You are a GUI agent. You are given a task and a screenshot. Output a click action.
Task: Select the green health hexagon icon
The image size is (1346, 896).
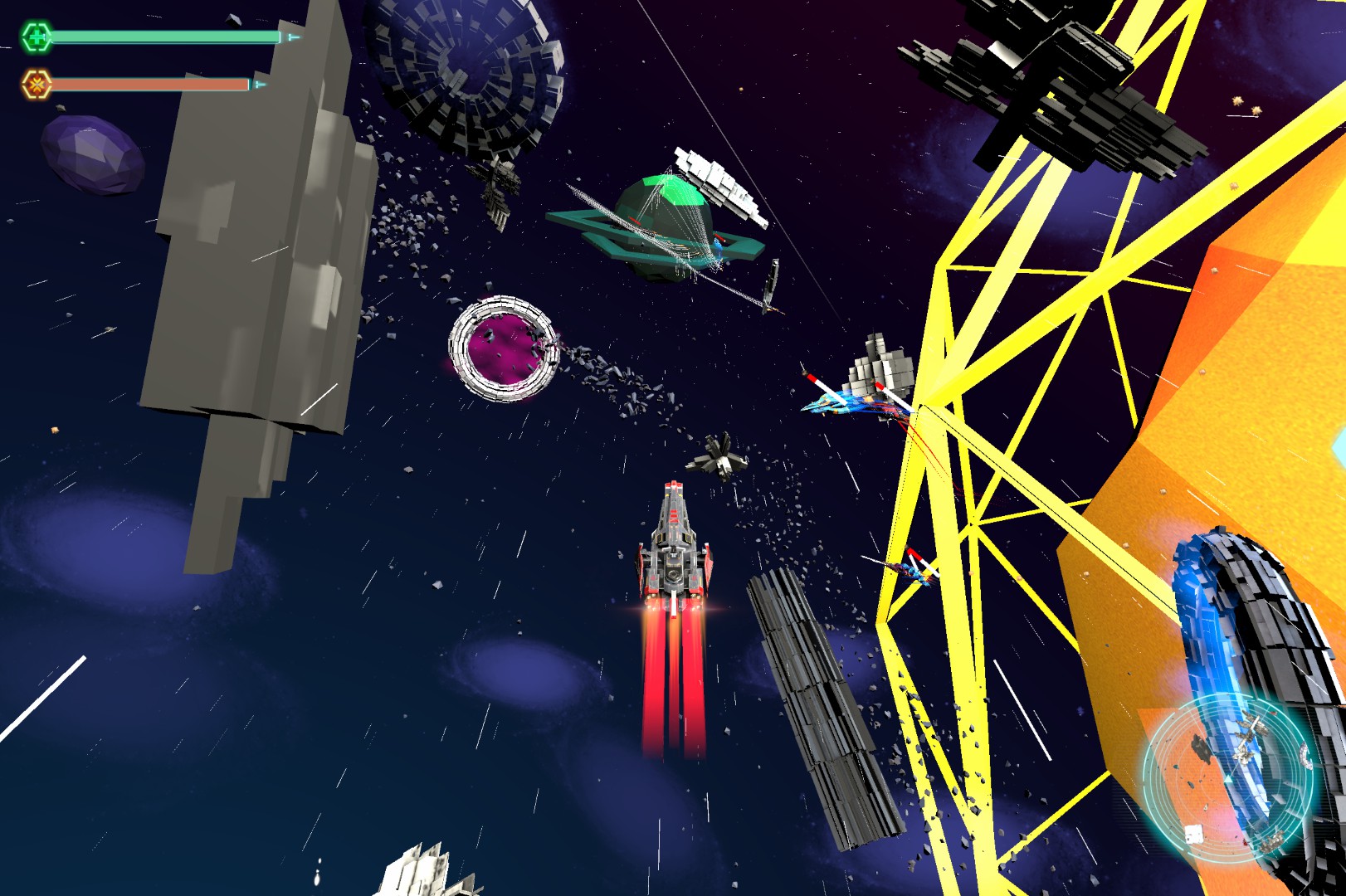(36, 37)
